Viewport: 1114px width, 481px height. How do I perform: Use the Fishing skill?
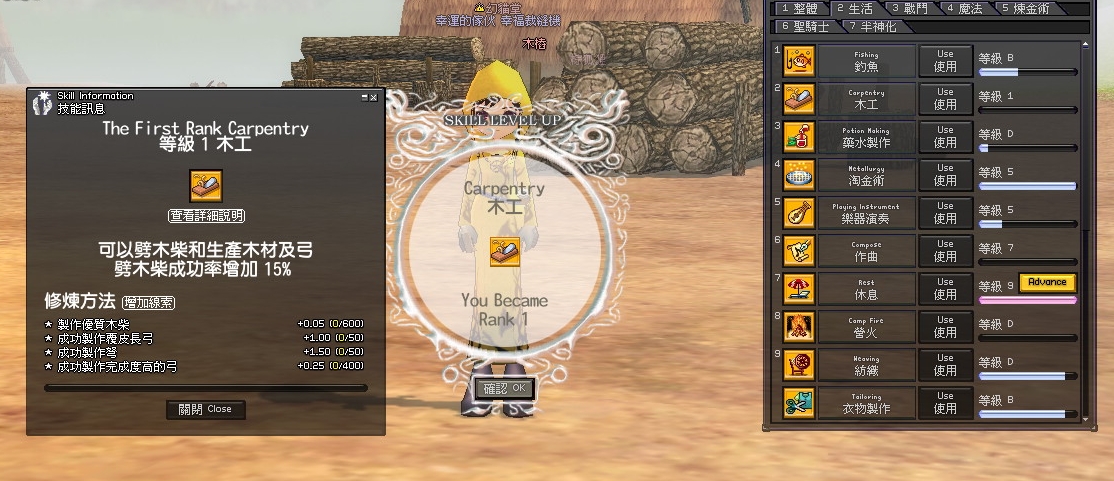(945, 60)
